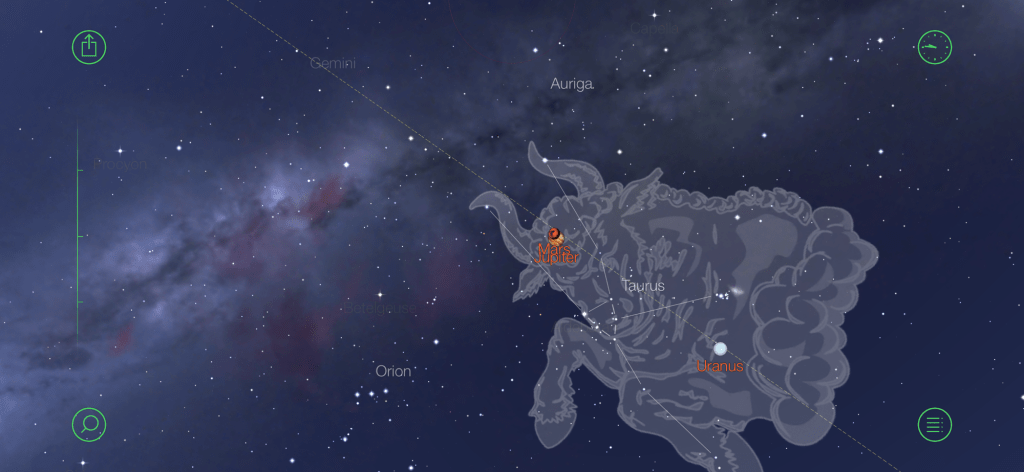Image resolution: width=1024 pixels, height=472 pixels.
Task: Open the clock time controls
Action: 934,46
